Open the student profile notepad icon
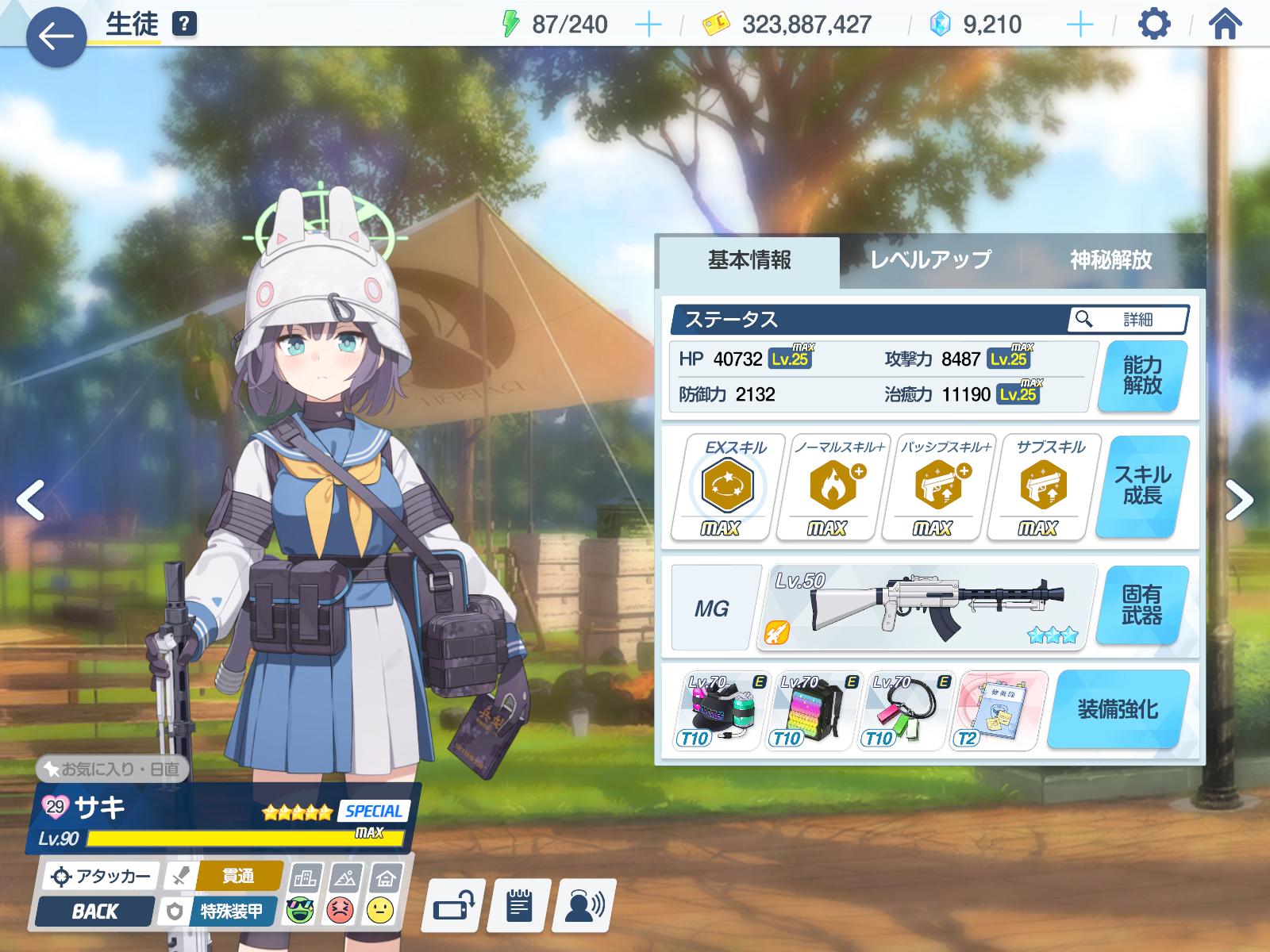This screenshot has height=952, width=1270. click(519, 905)
